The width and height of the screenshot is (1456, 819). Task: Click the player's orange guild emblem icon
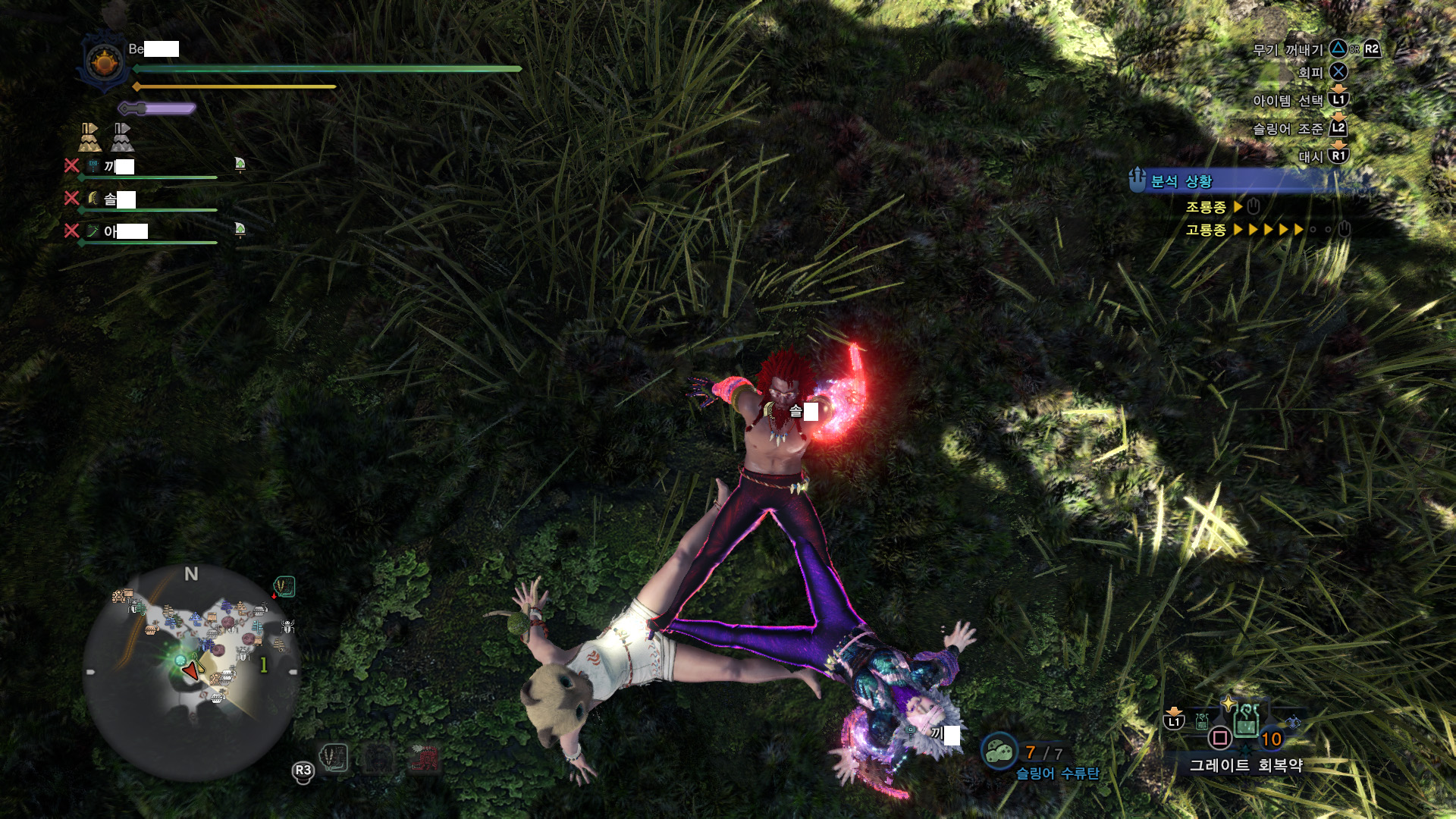(x=105, y=62)
